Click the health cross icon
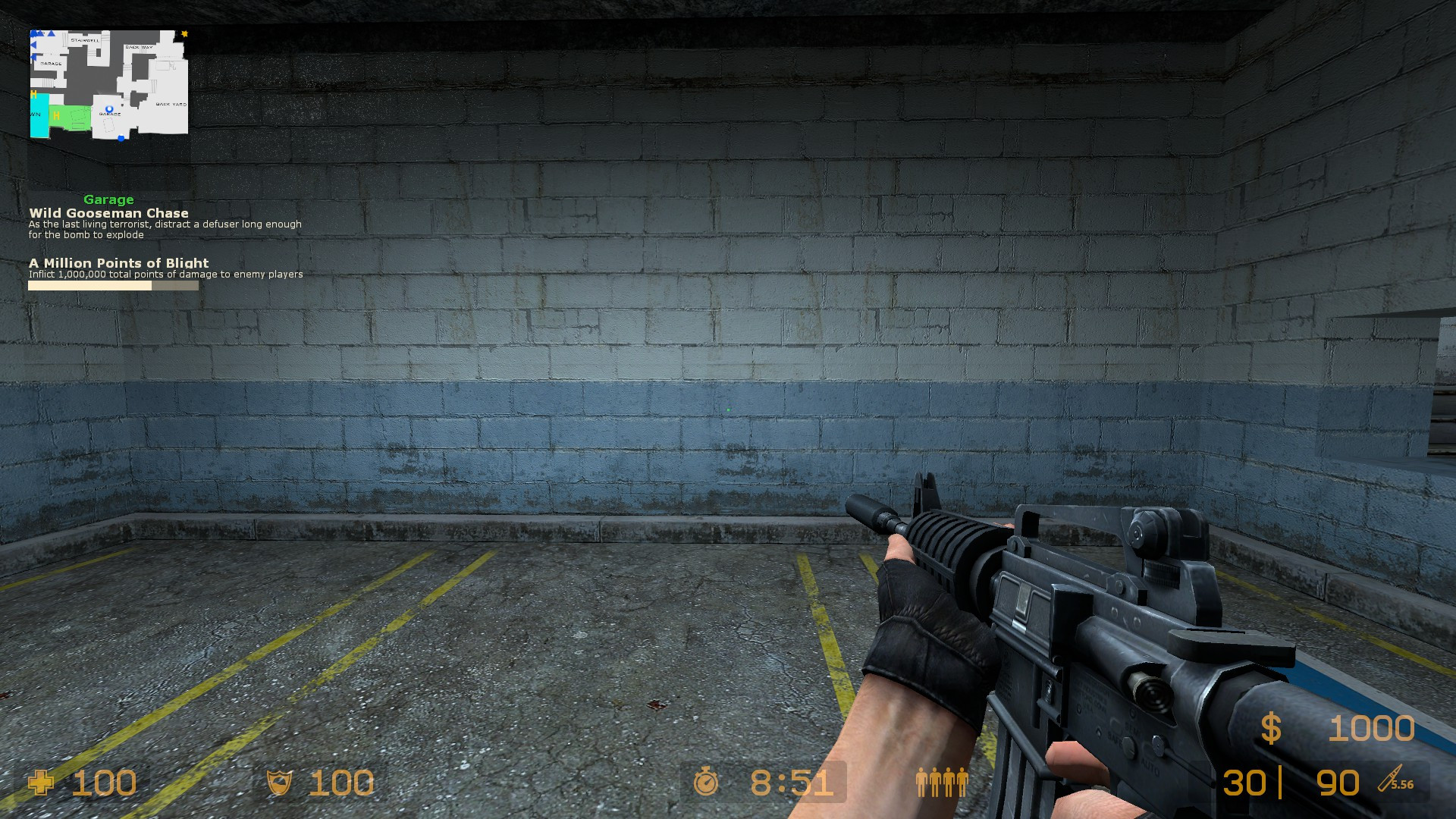The height and width of the screenshot is (819, 1456). [42, 783]
